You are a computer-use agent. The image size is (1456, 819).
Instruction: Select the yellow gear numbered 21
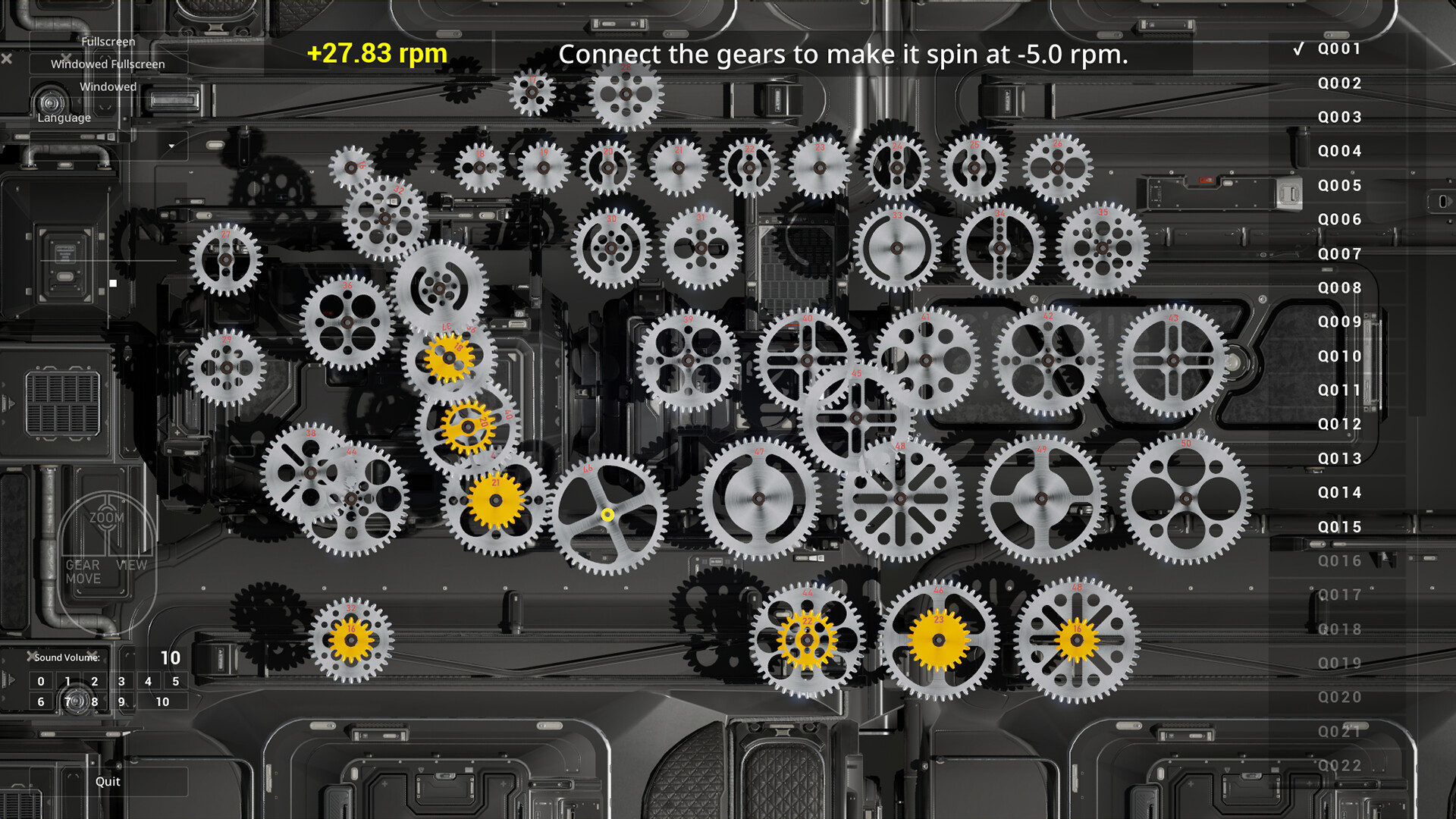pyautogui.click(x=497, y=500)
